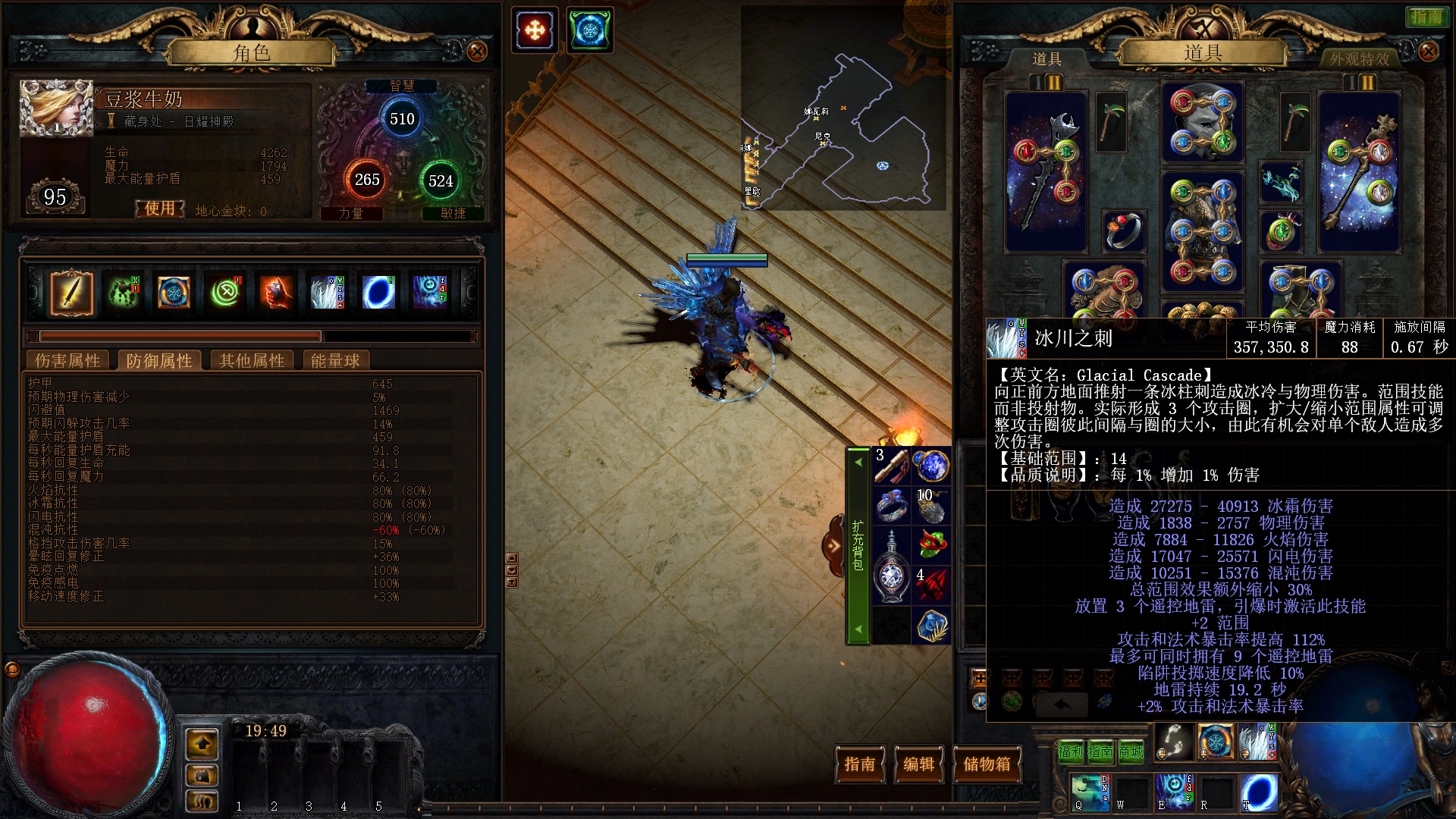The width and height of the screenshot is (1456, 819).
Task: Select the equipped ring with red gem
Action: [x=1124, y=231]
